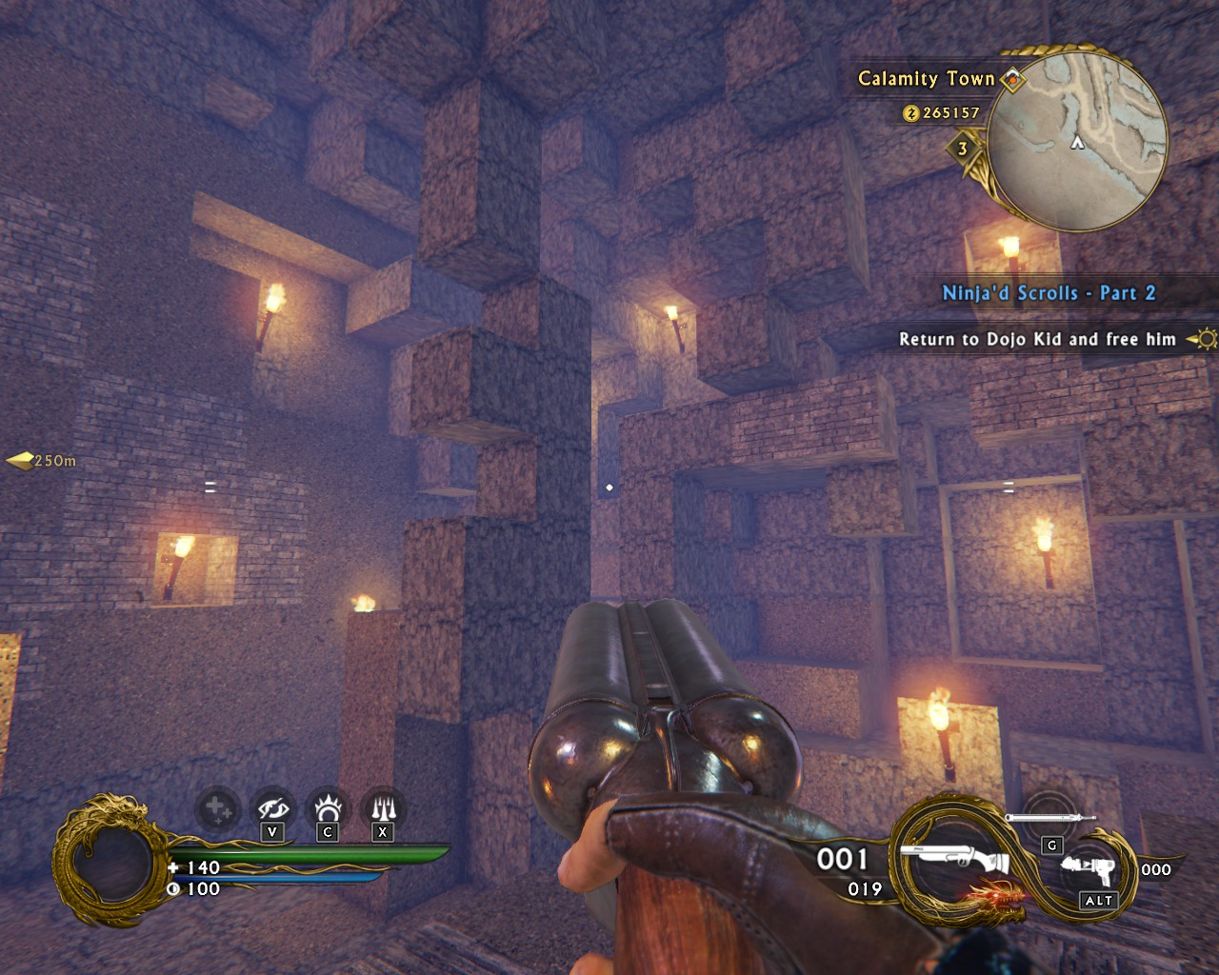Click the Return to Dojo Kid objective
This screenshot has width=1219, height=975.
(x=1037, y=339)
